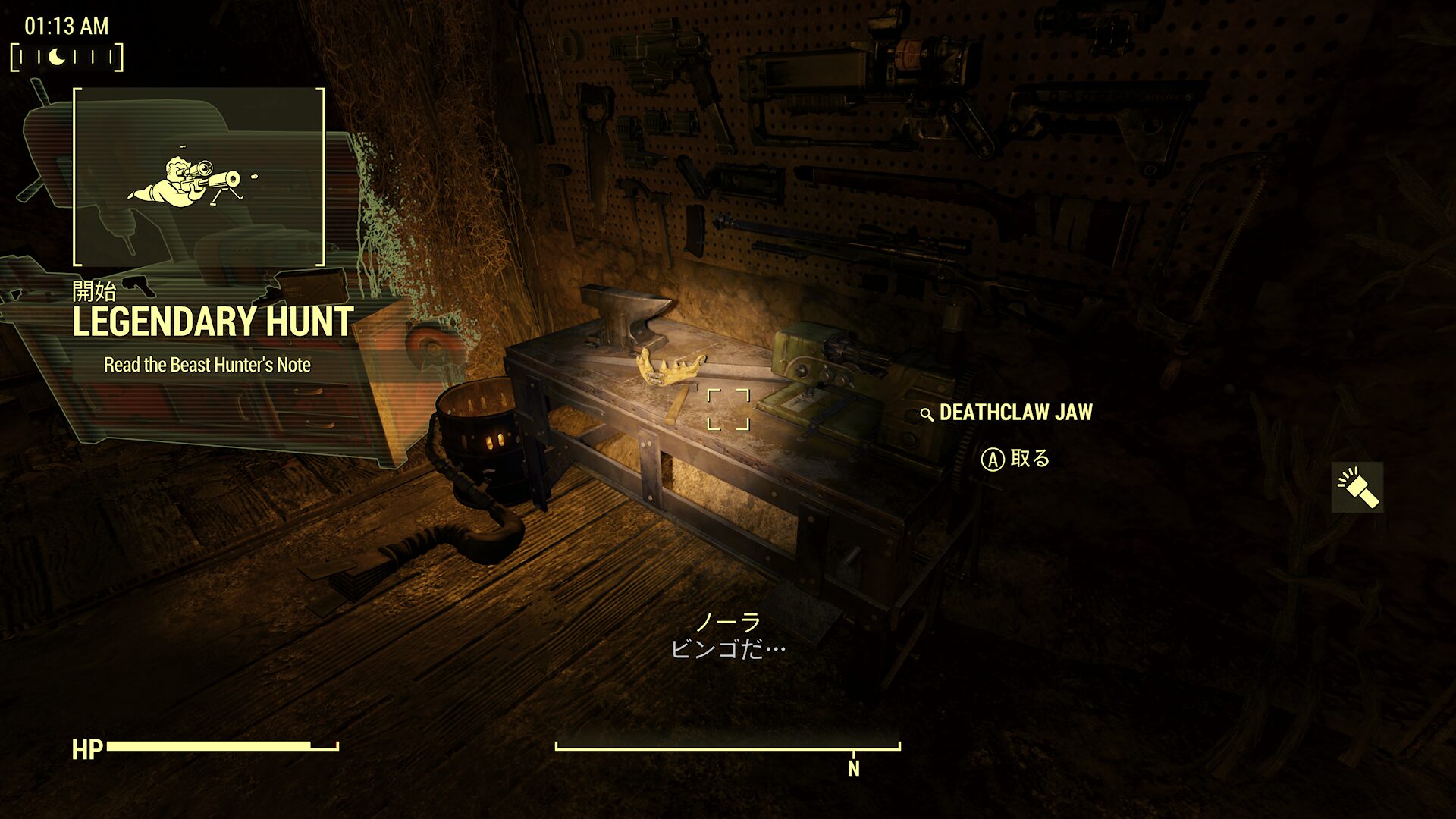Select the Read the Beast Hunter's Note objective

(x=207, y=366)
